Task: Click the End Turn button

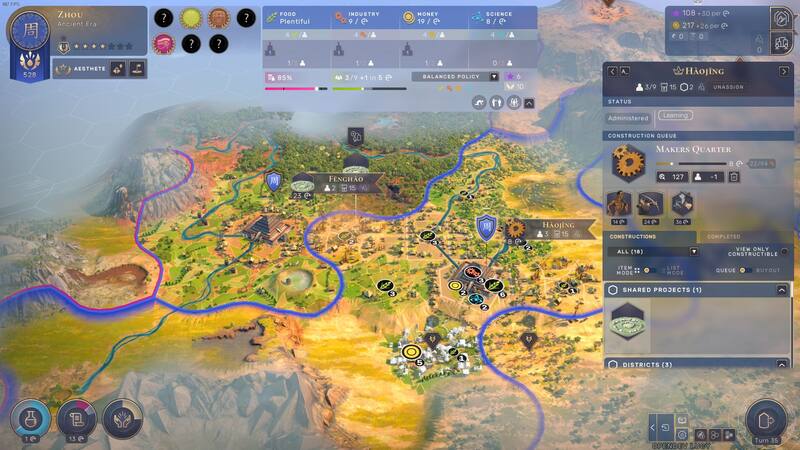Action: click(x=767, y=420)
